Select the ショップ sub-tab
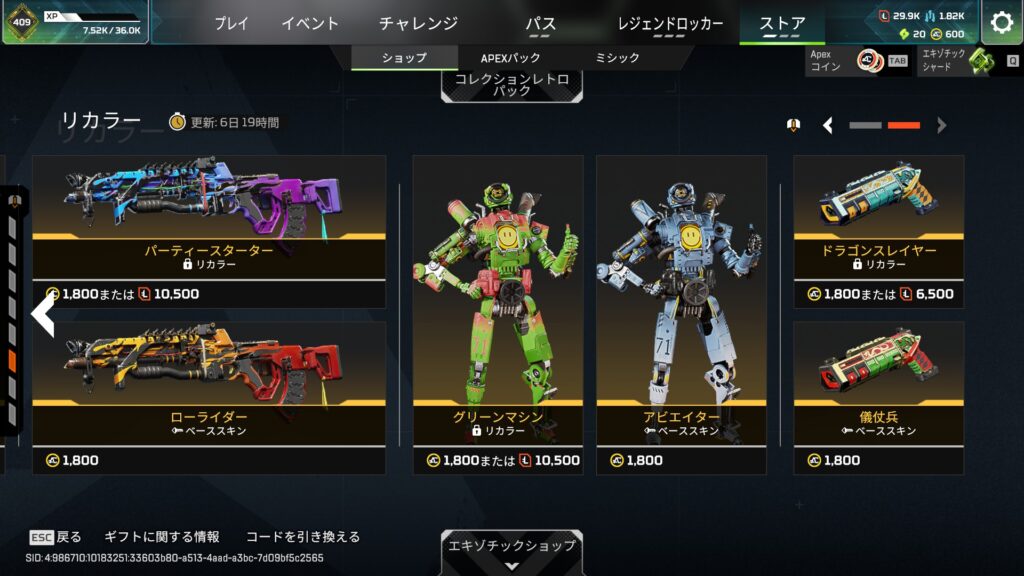 (404, 58)
